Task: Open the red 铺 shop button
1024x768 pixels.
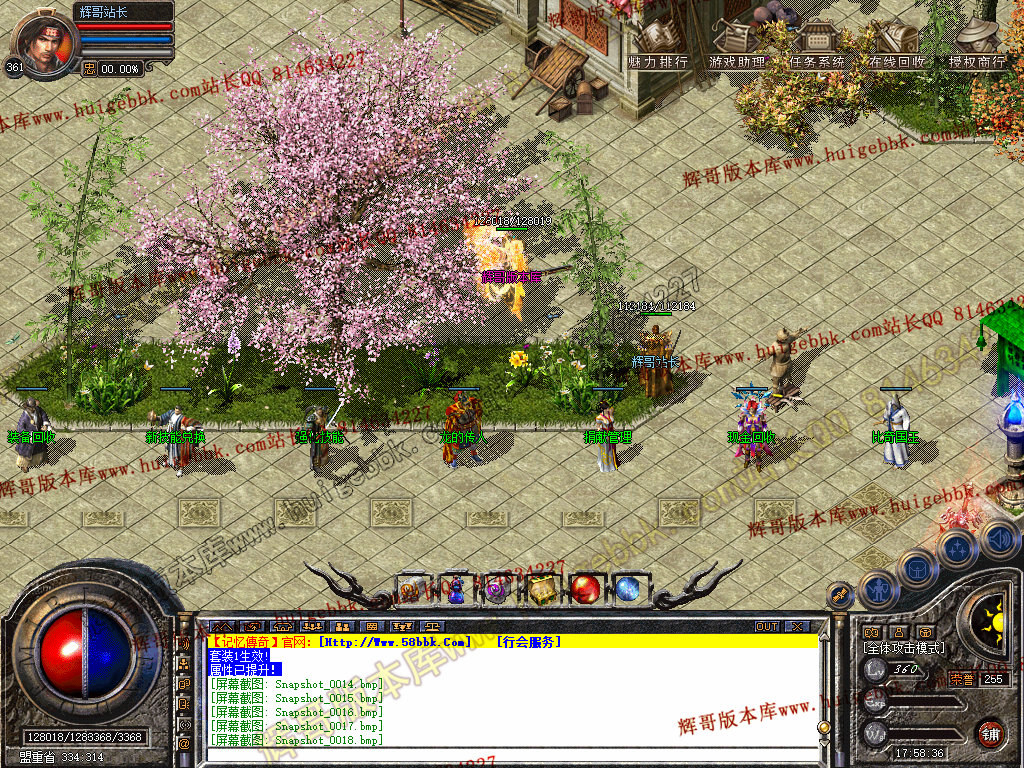Action: tap(990, 732)
